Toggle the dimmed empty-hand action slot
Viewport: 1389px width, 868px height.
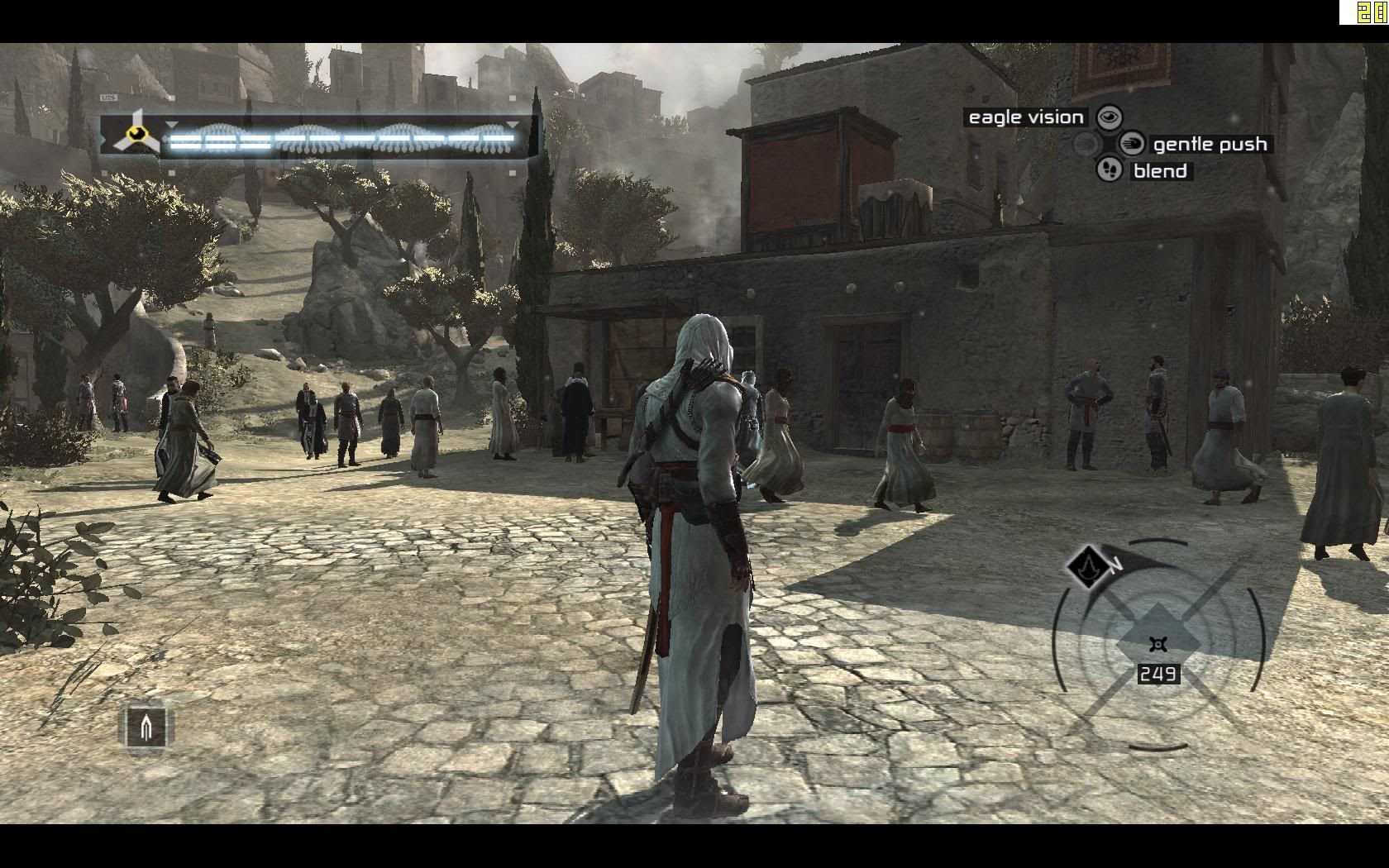(1086, 145)
